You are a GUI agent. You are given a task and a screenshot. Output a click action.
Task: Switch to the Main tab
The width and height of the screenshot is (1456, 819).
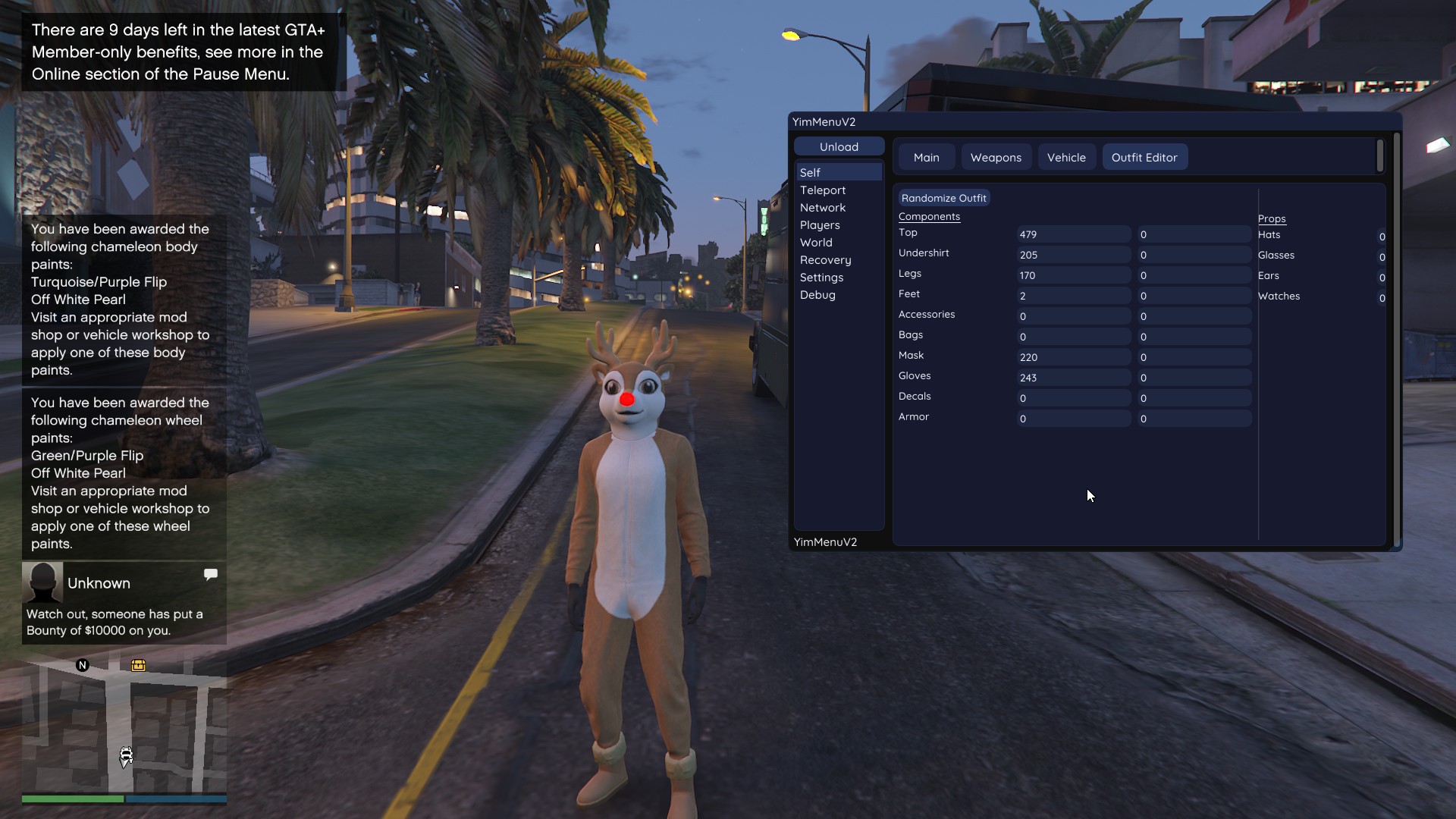(926, 157)
